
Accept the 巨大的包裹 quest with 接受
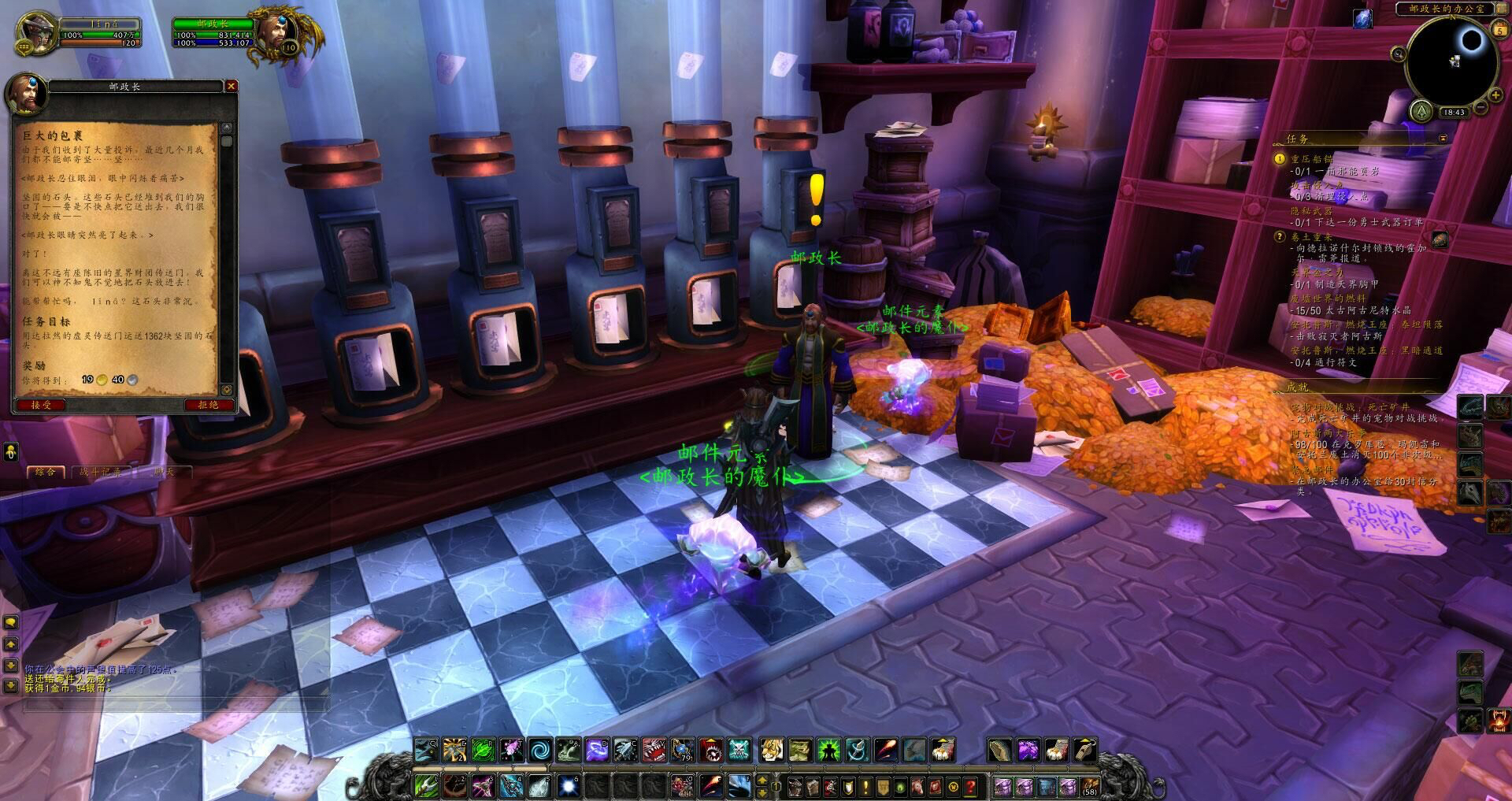tap(40, 405)
